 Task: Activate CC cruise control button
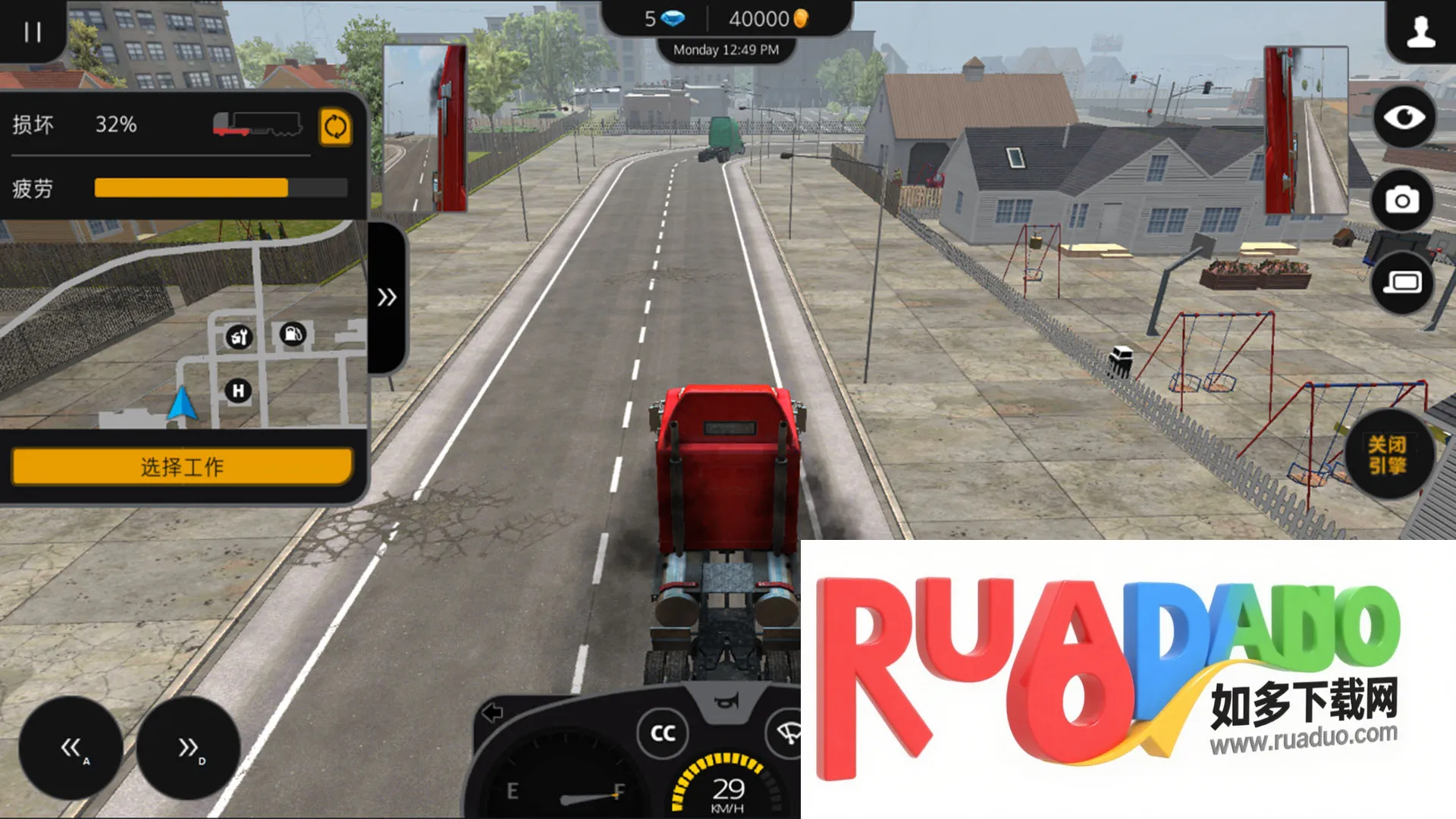point(663,733)
